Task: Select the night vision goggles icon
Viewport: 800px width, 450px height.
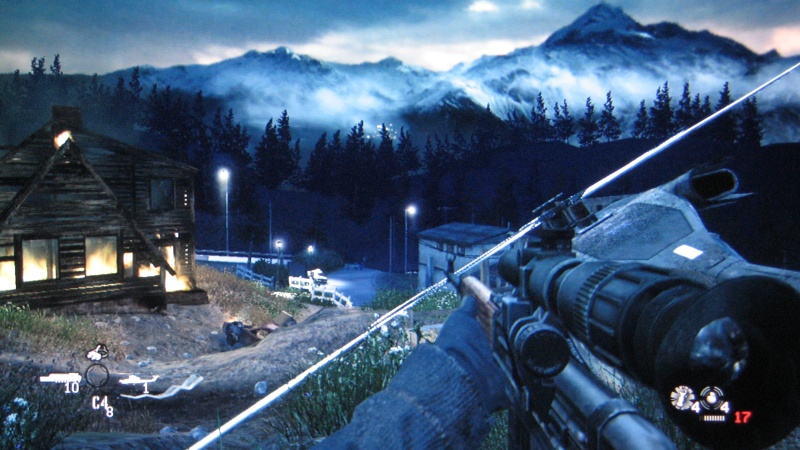Action: pyautogui.click(x=98, y=351)
